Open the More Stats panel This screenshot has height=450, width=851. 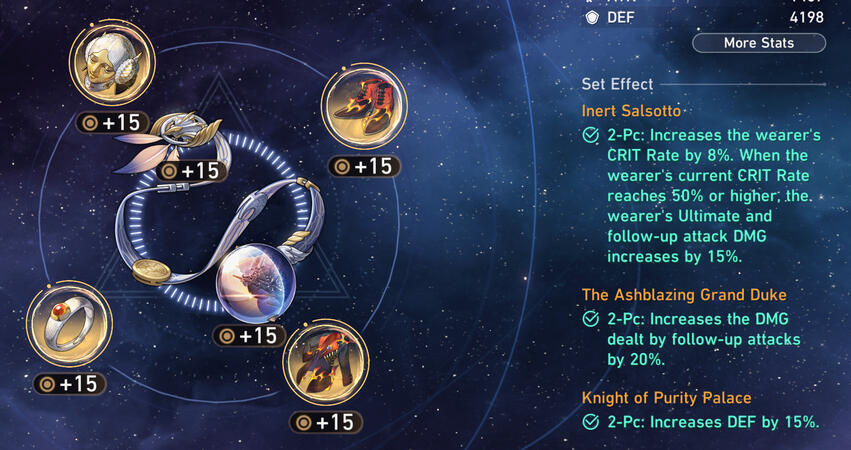click(759, 43)
